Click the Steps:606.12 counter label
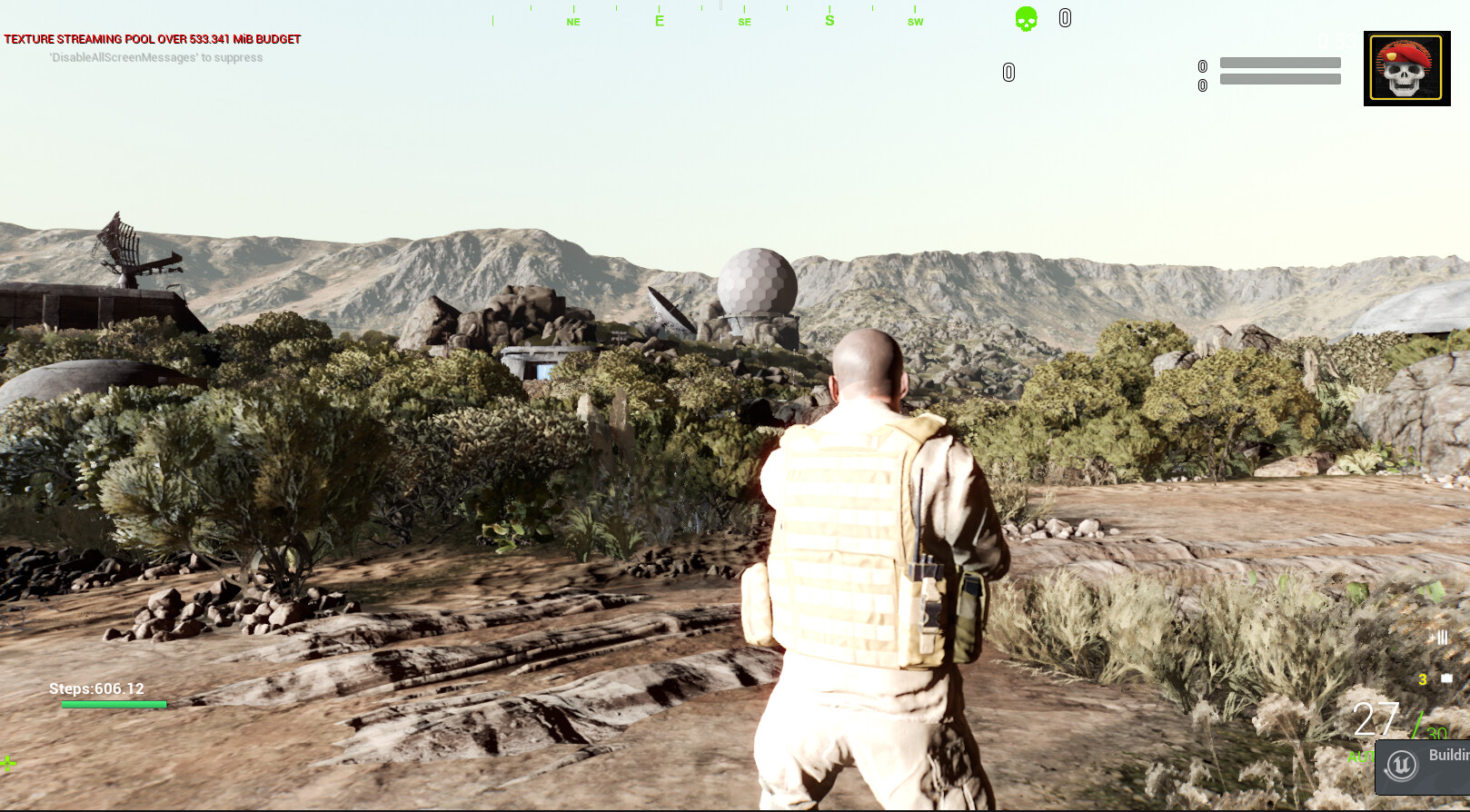The image size is (1470, 812). click(x=96, y=688)
